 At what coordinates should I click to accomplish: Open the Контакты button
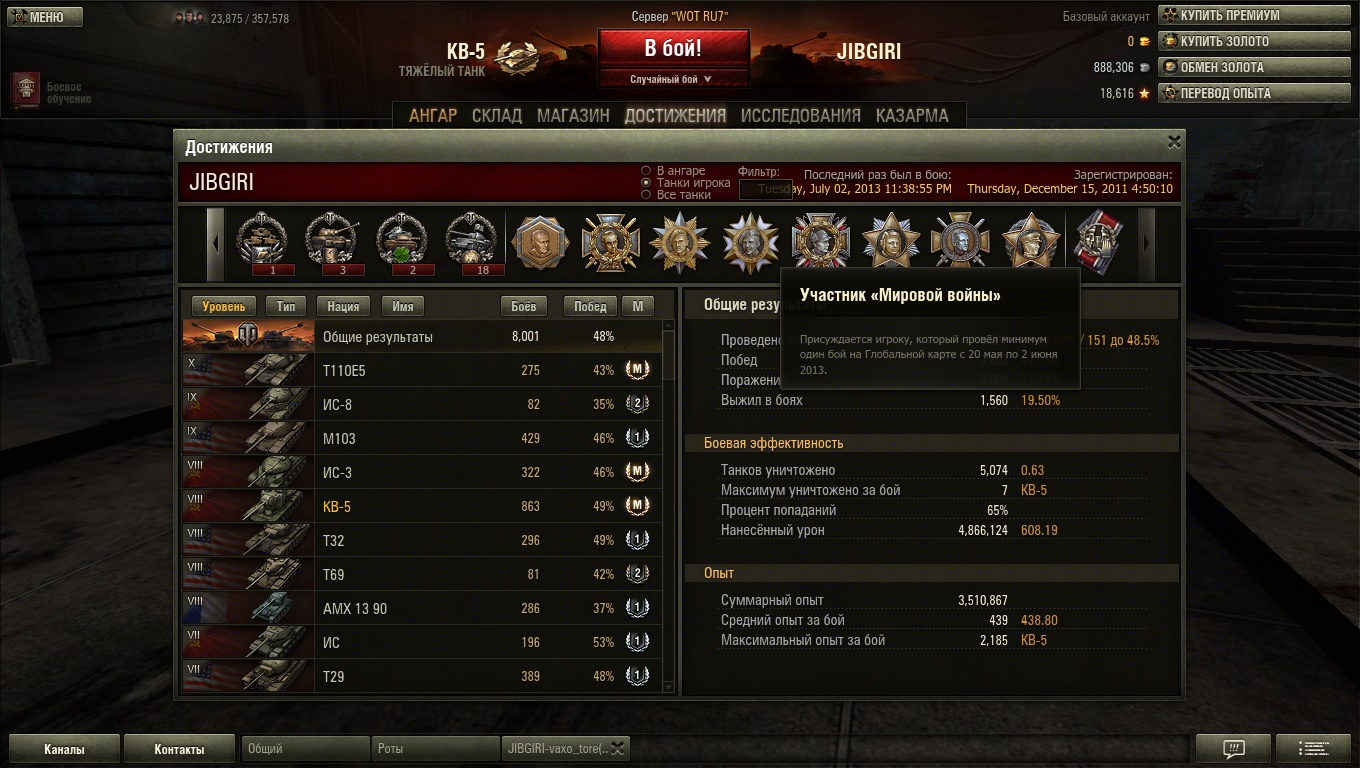[x=179, y=749]
